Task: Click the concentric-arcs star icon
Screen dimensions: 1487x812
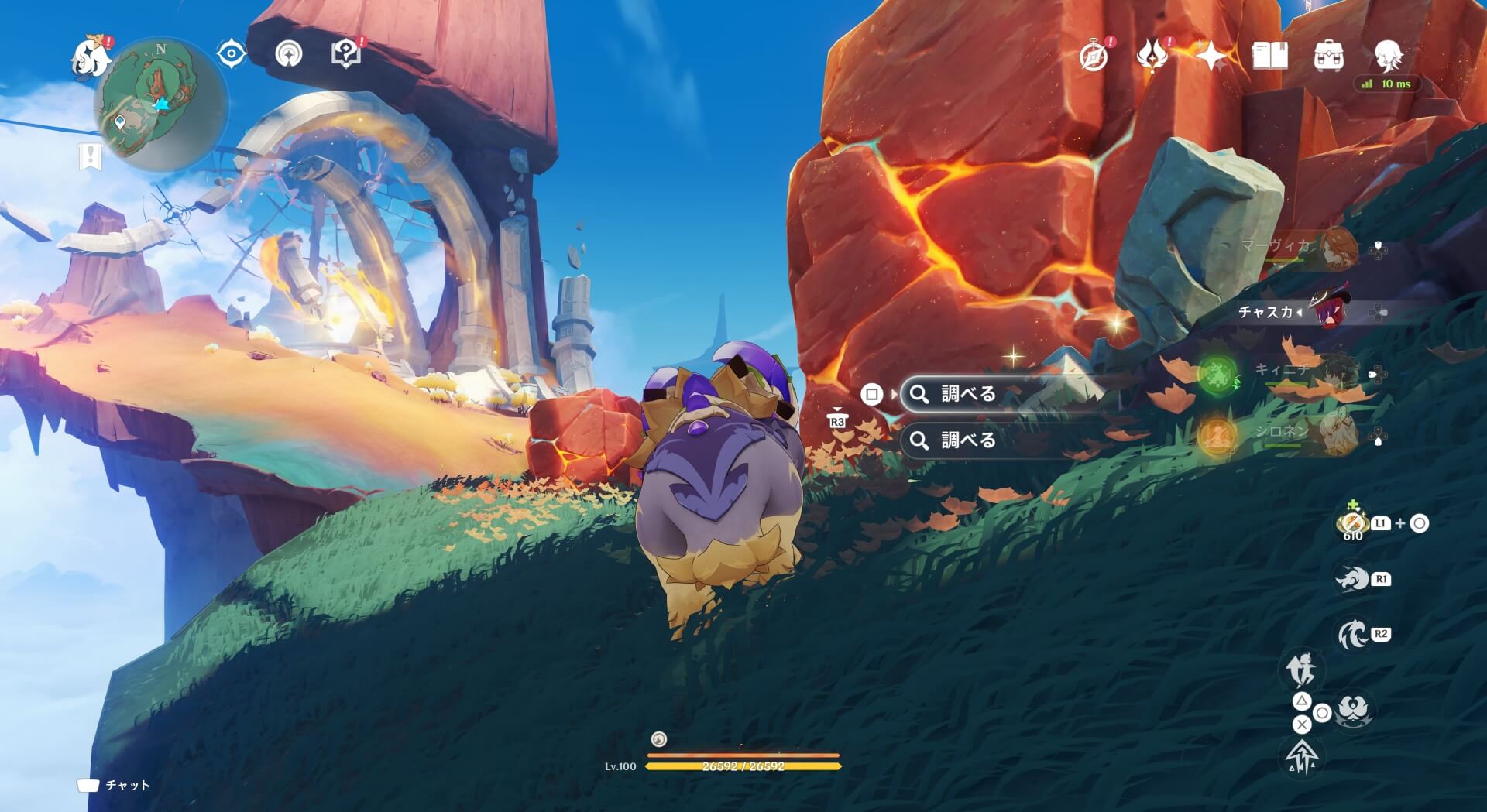Action: (x=289, y=54)
